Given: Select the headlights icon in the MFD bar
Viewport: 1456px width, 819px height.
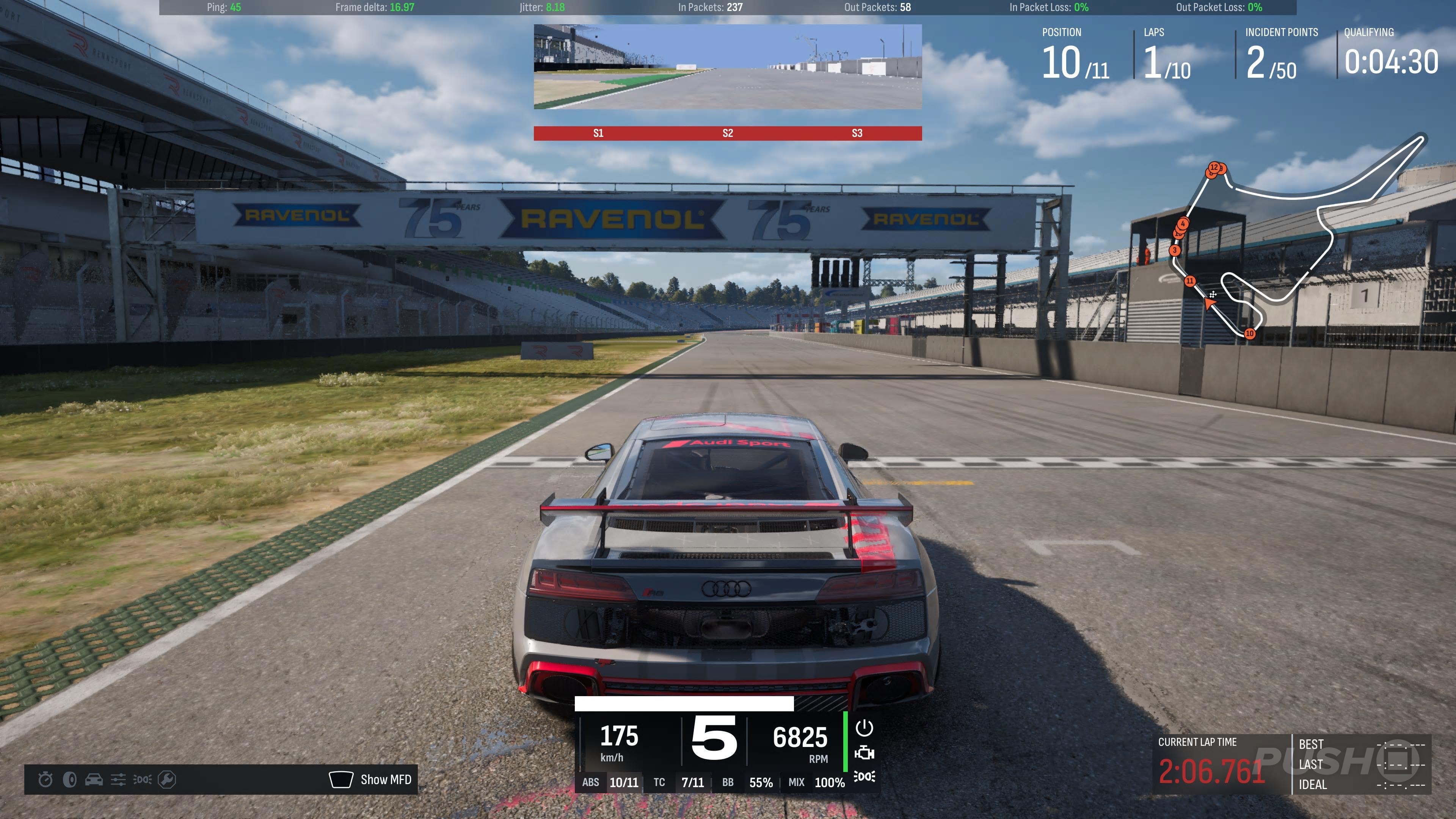Looking at the screenshot, I should pos(143,780).
